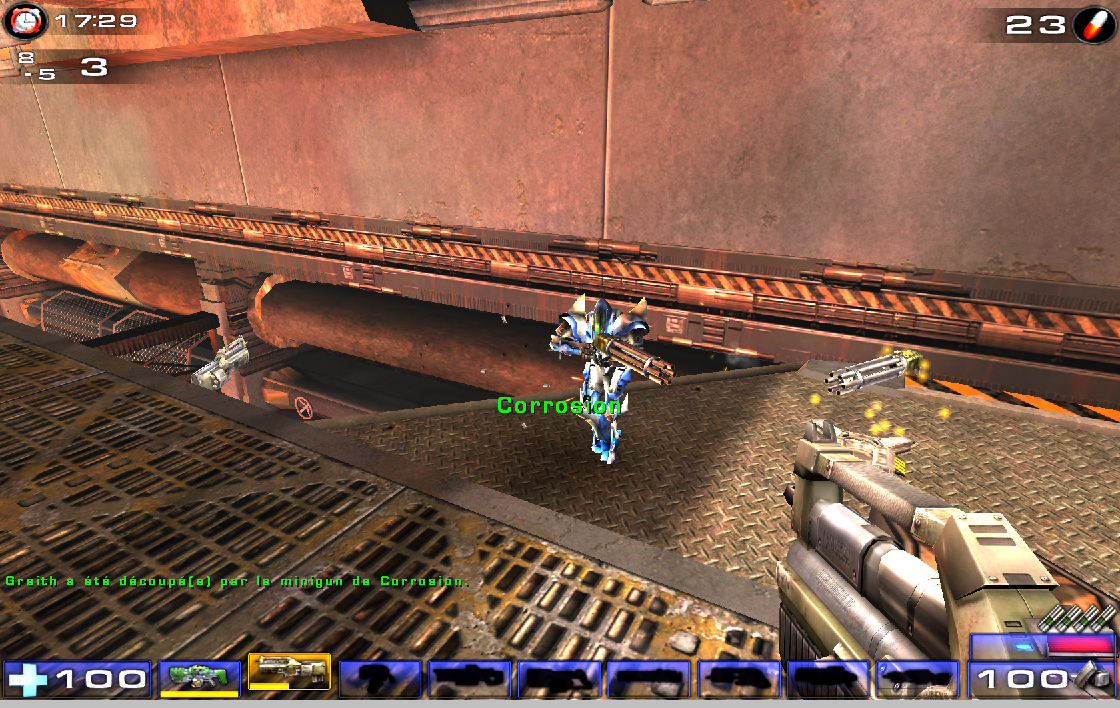
Task: Select the highlighted assault rifle weapon slot
Action: click(x=289, y=672)
